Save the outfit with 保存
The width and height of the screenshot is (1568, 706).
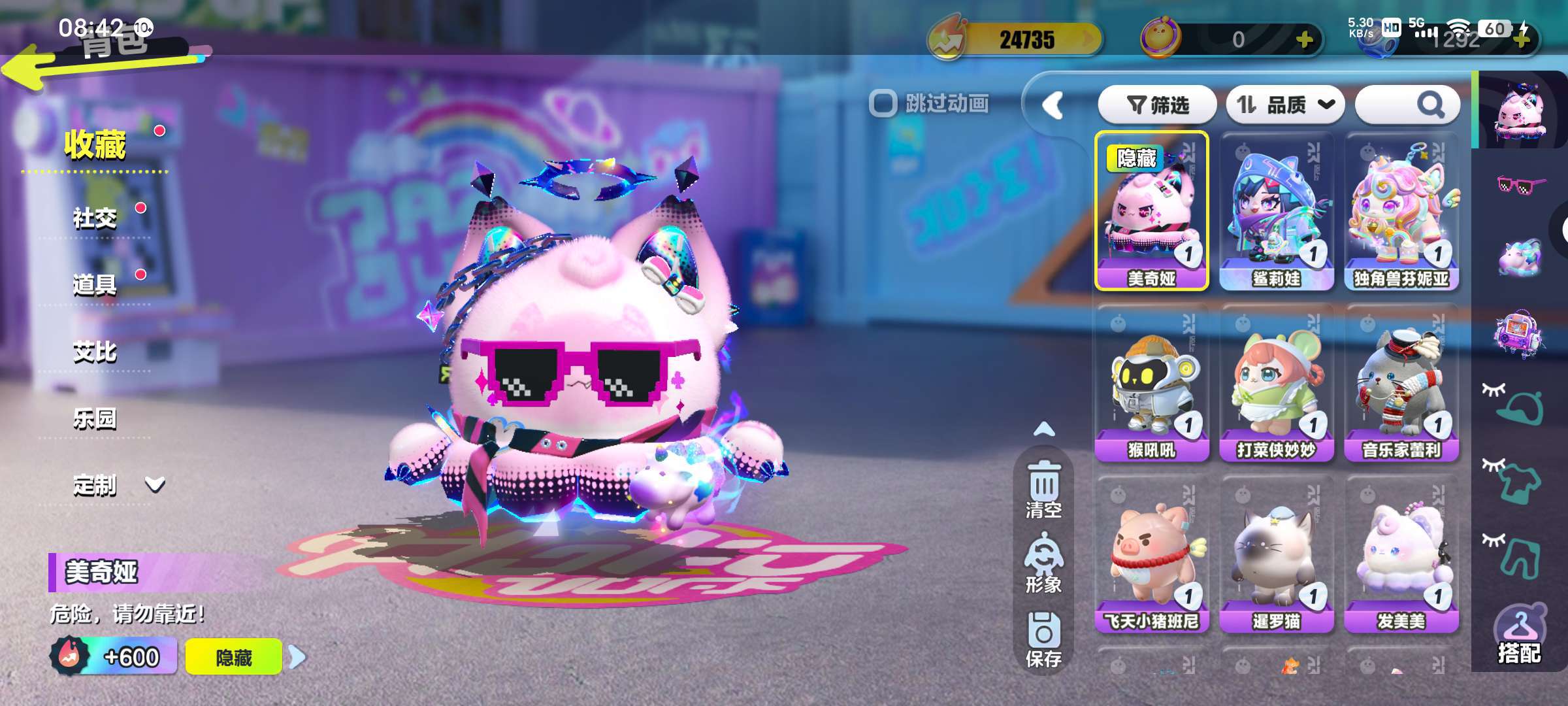click(1043, 641)
